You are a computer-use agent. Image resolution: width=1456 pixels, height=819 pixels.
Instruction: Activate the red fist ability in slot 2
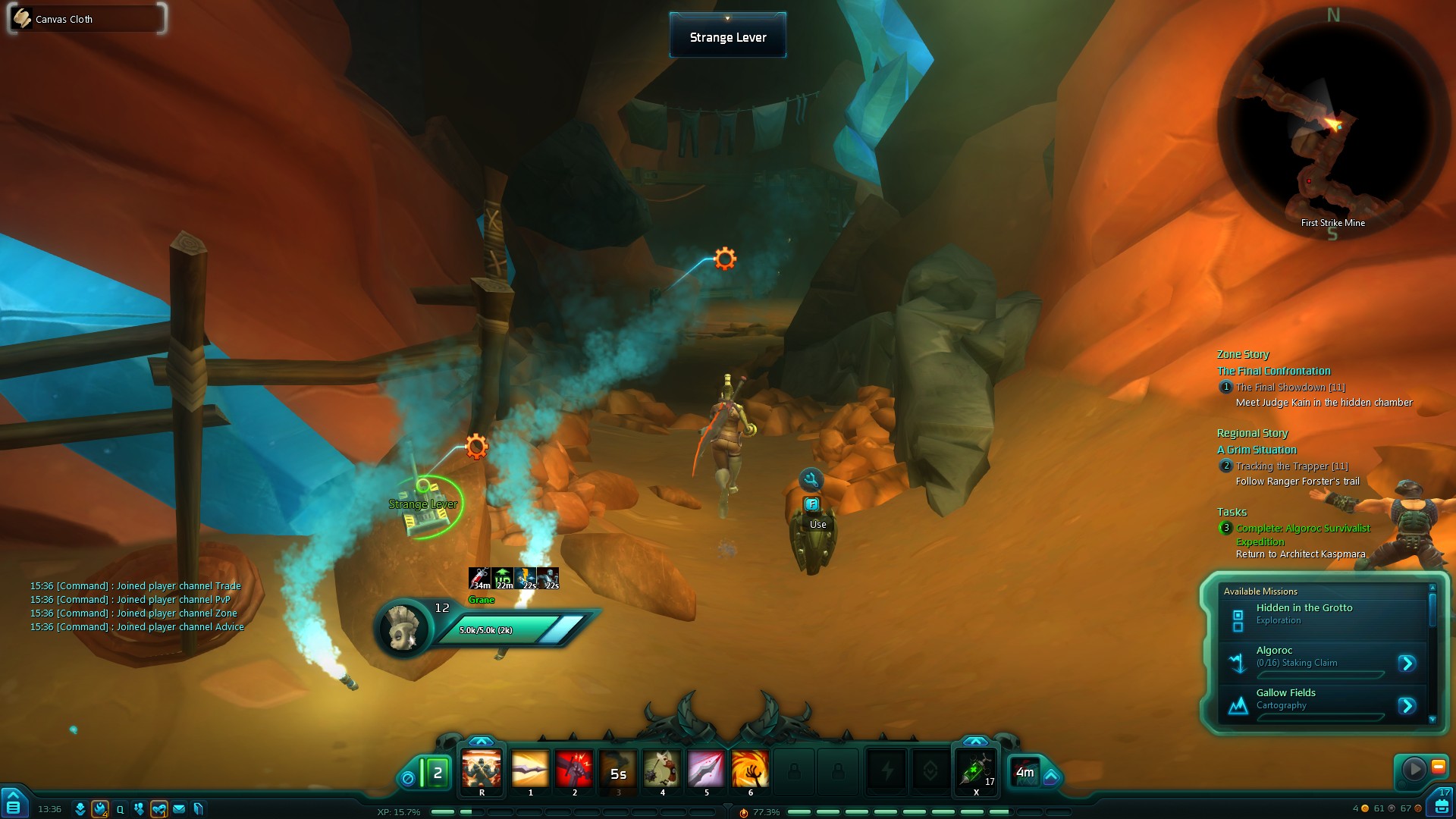coord(574,770)
